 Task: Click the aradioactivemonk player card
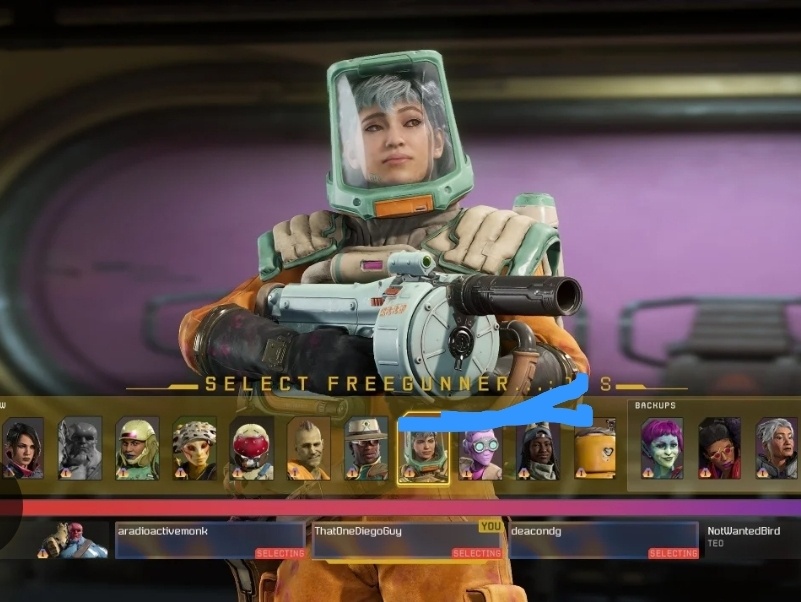click(209, 540)
